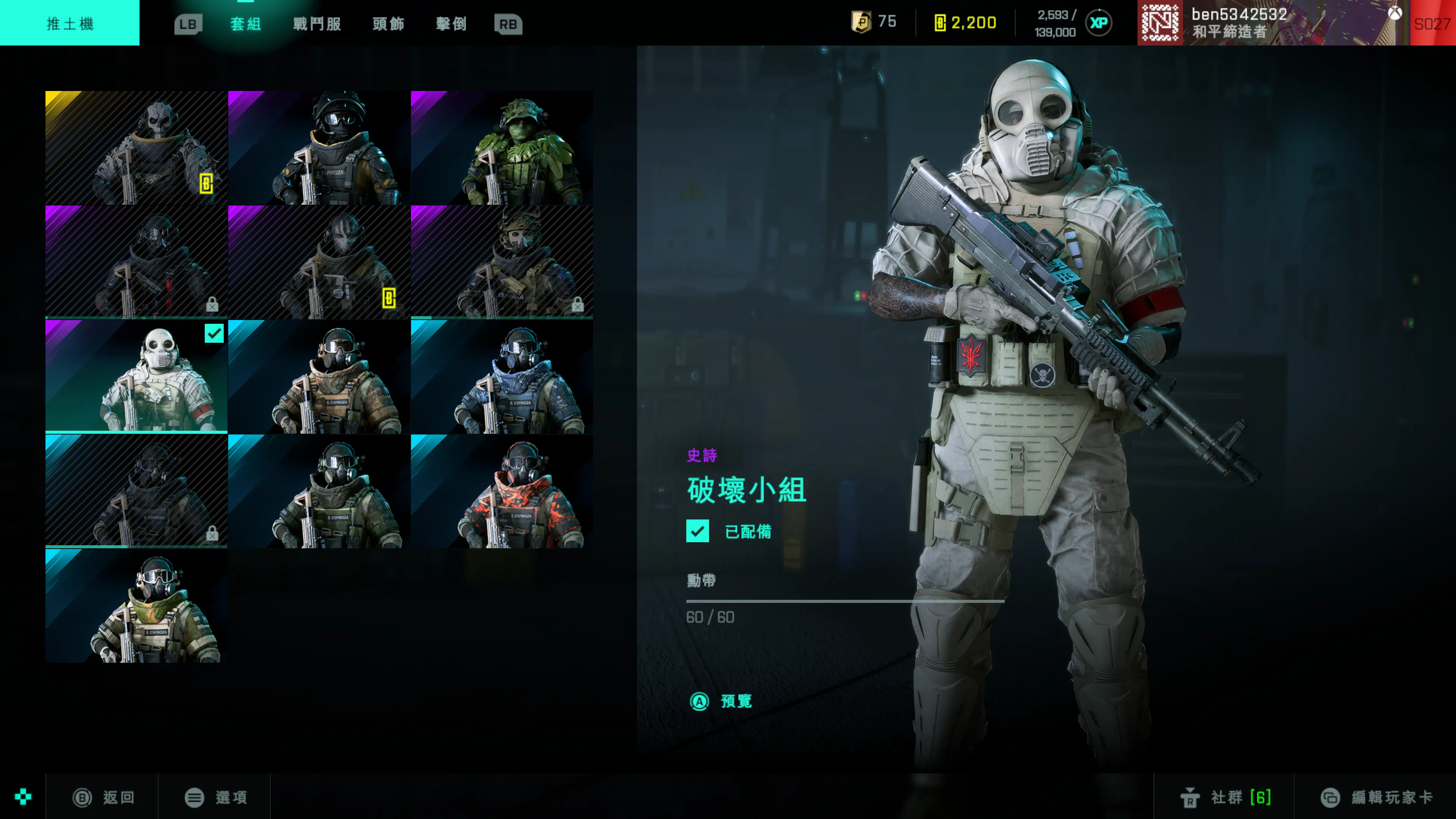Choose the blue camo gas mask outfit
Viewport: 1456px width, 819px height.
[502, 377]
